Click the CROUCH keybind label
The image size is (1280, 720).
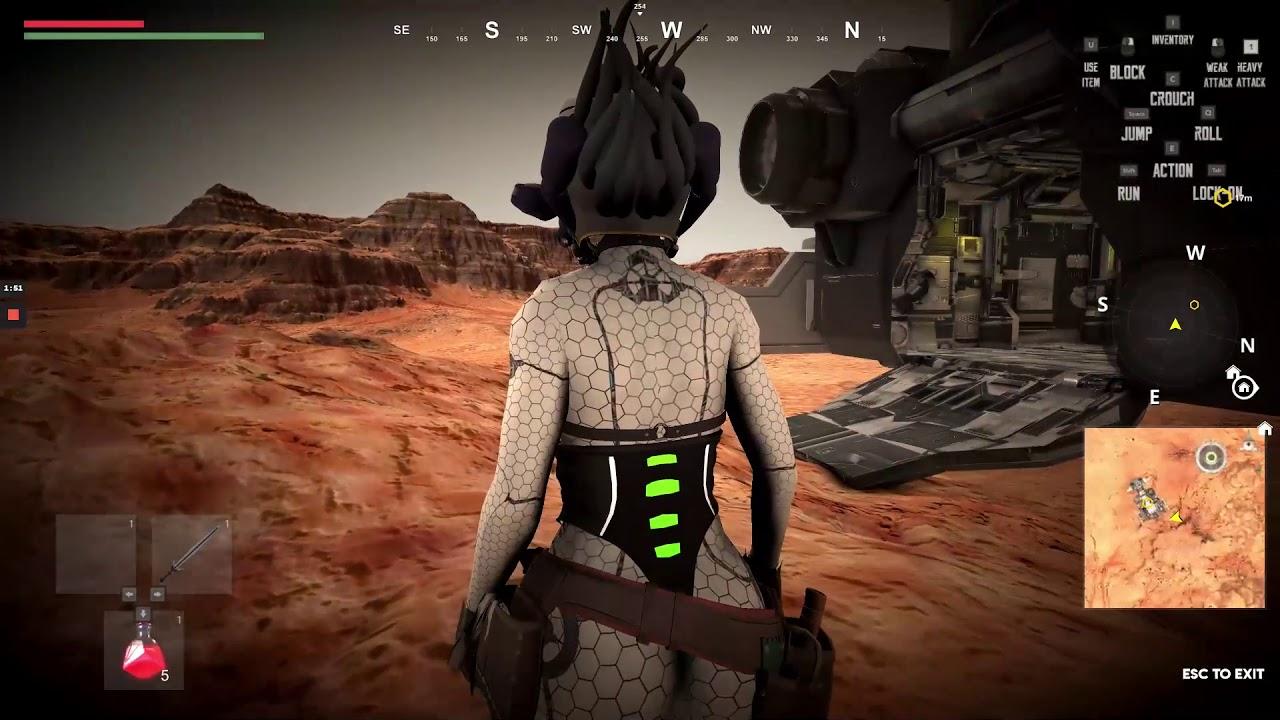1171,97
